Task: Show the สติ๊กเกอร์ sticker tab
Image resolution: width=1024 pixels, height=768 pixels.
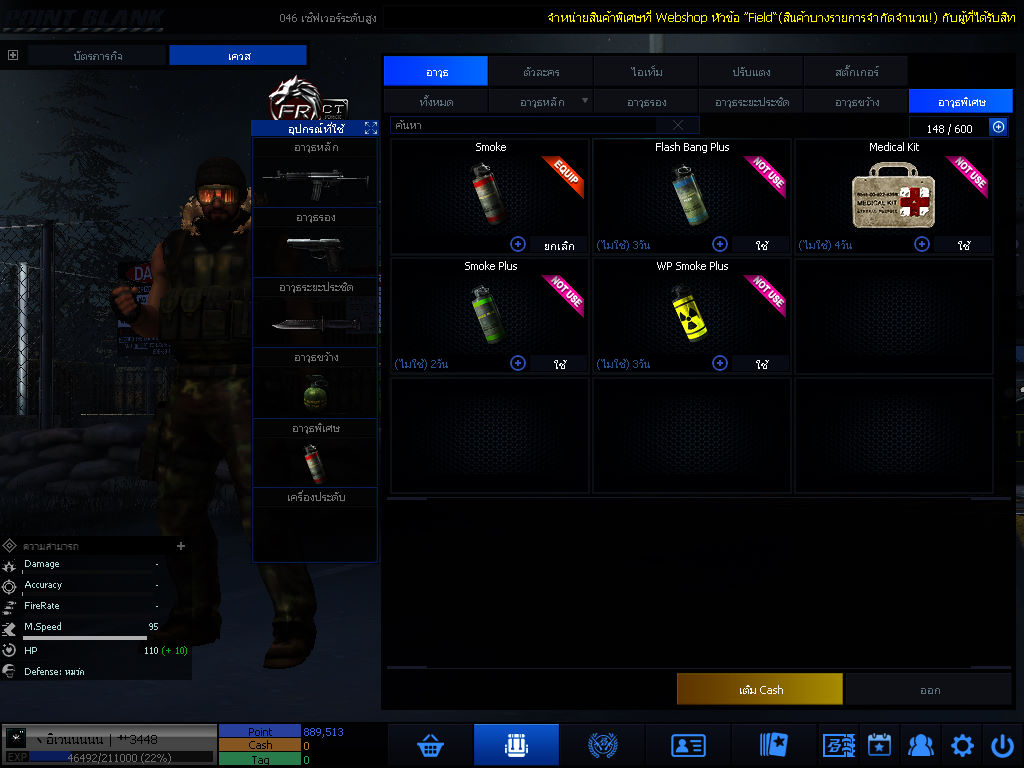Action: (x=856, y=72)
